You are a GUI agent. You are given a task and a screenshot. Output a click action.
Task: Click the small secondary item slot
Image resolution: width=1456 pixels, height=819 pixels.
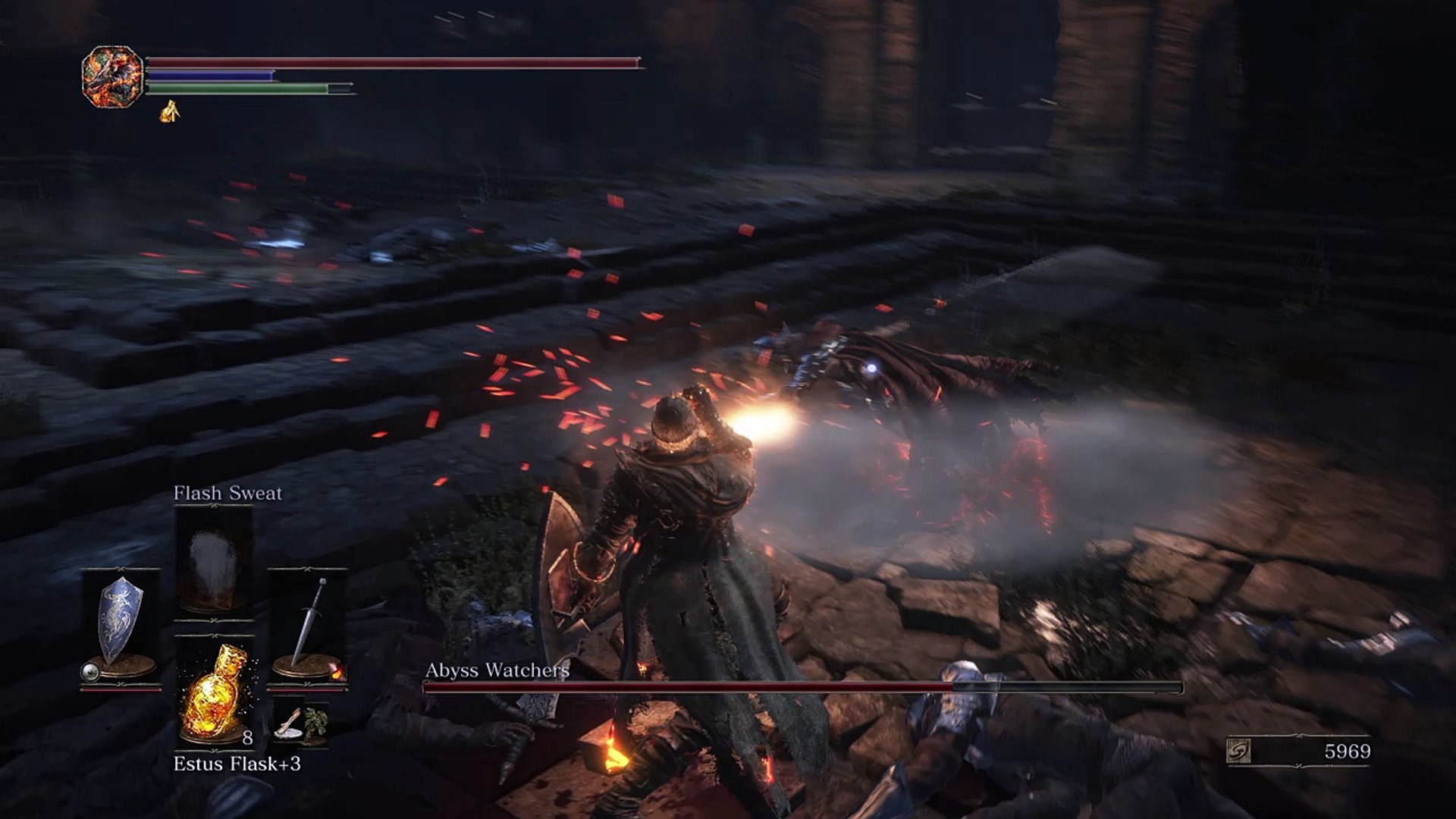(x=301, y=724)
